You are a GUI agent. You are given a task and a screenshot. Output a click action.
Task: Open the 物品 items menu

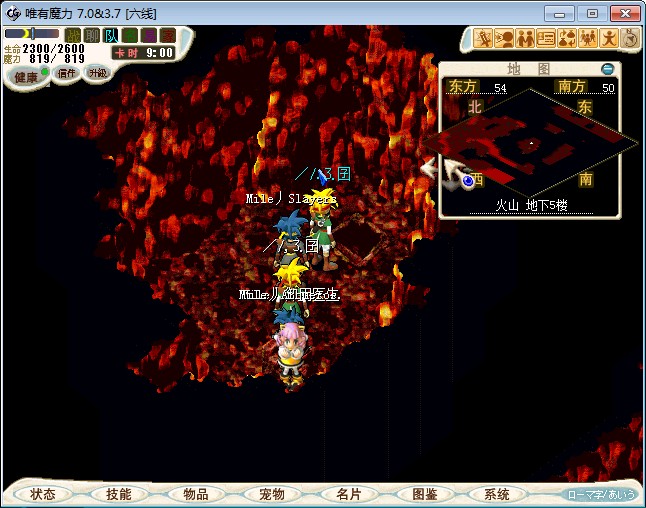[x=195, y=494]
